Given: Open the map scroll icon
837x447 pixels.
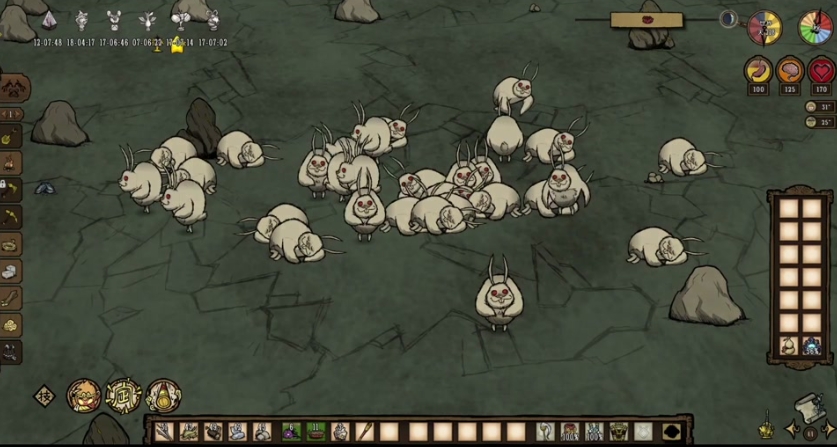Looking at the screenshot, I should (x=807, y=407).
